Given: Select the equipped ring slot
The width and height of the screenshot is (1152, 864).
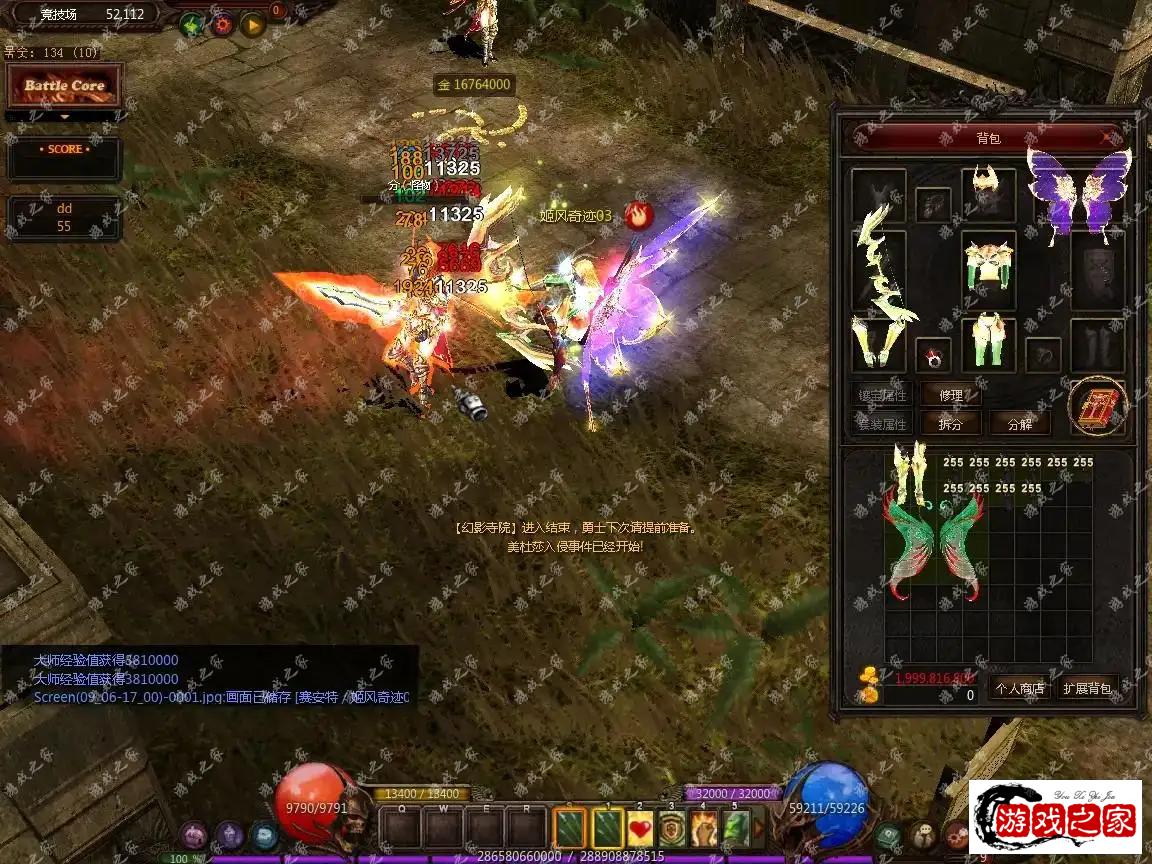Looking at the screenshot, I should pyautogui.click(x=933, y=355).
